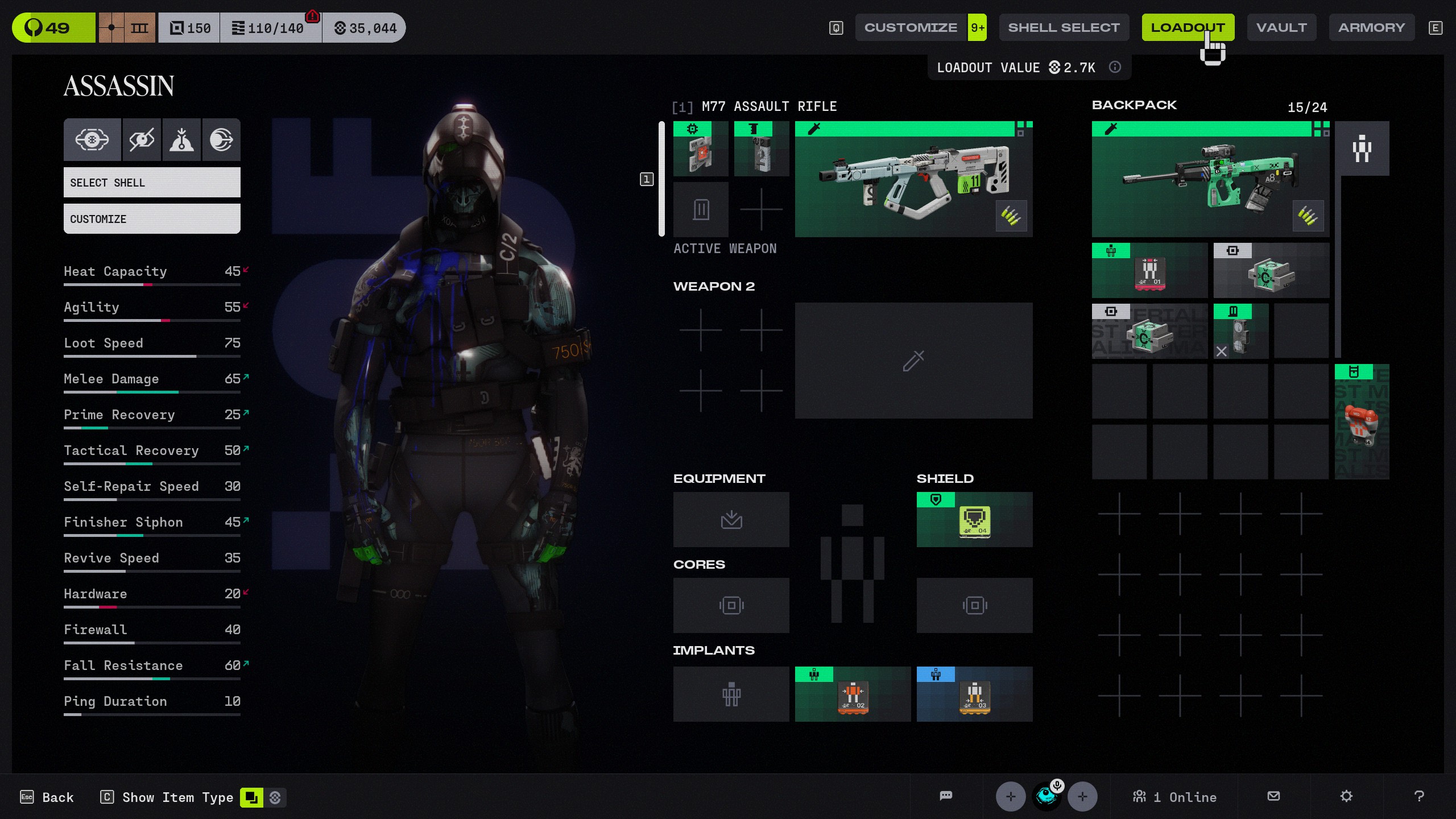Open the mail envelope icon
1456x819 pixels.
[1274, 796]
